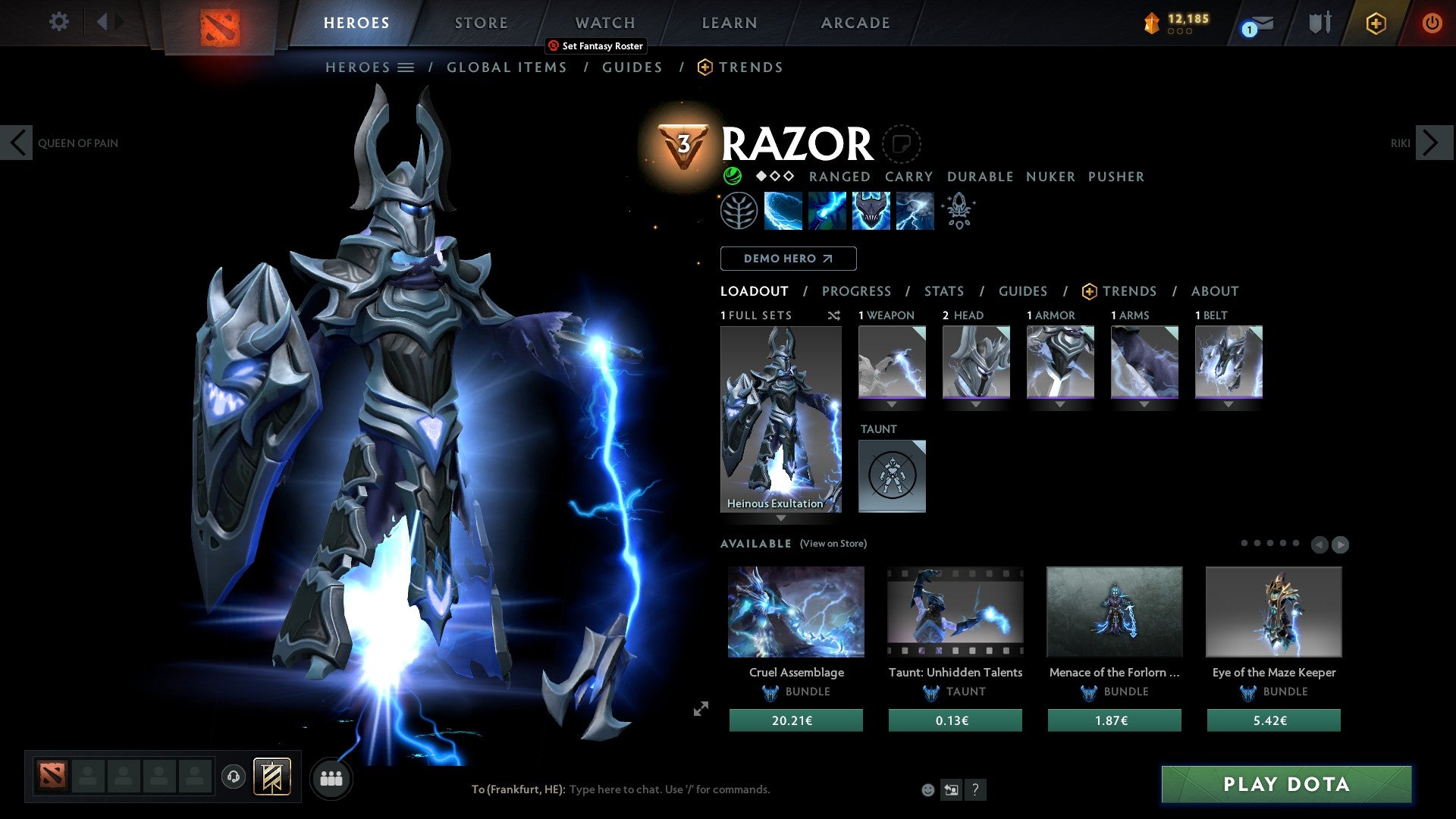Image resolution: width=1456 pixels, height=819 pixels.
Task: Open the settings gear icon
Action: coord(58,22)
